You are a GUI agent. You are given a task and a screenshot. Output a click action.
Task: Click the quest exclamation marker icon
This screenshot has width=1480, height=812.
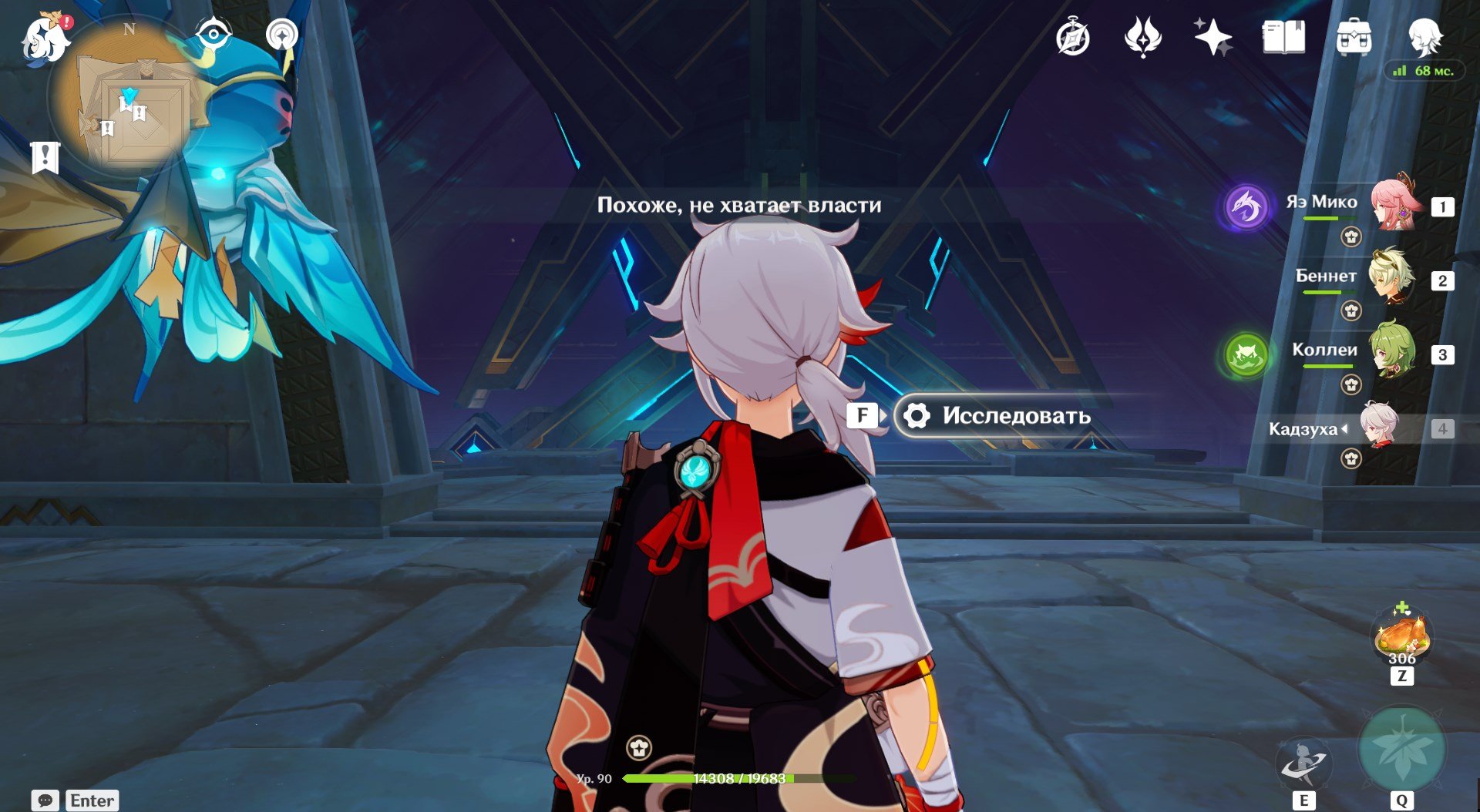45,157
